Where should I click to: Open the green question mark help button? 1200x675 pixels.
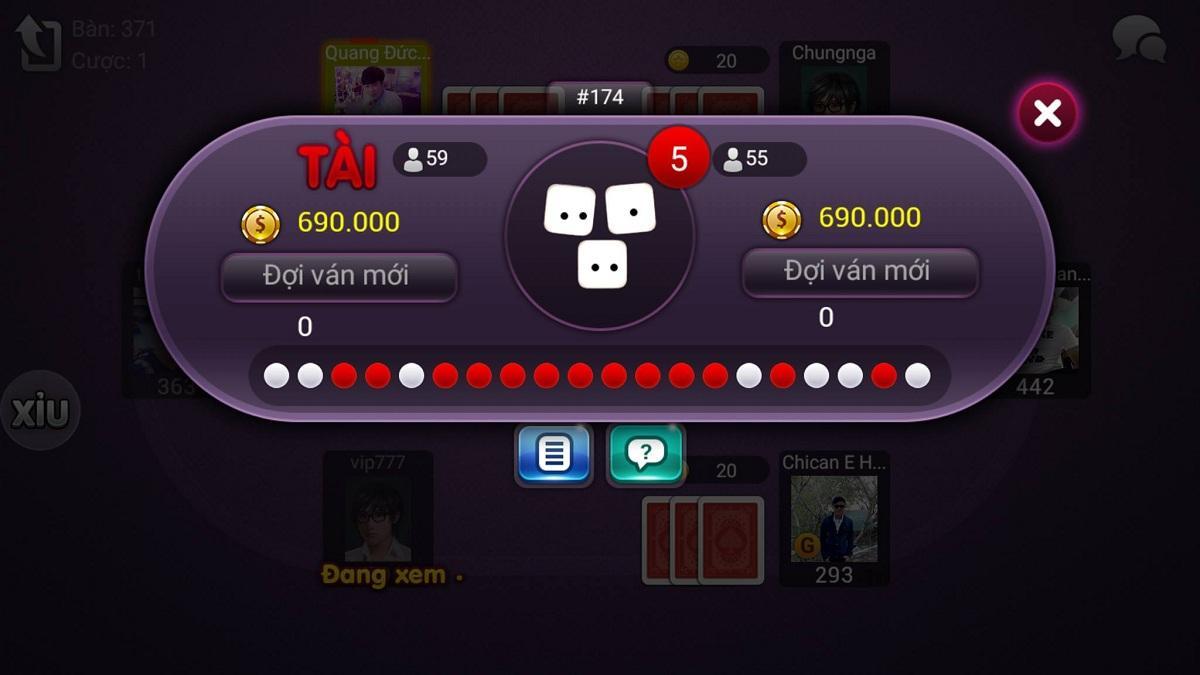coord(645,455)
